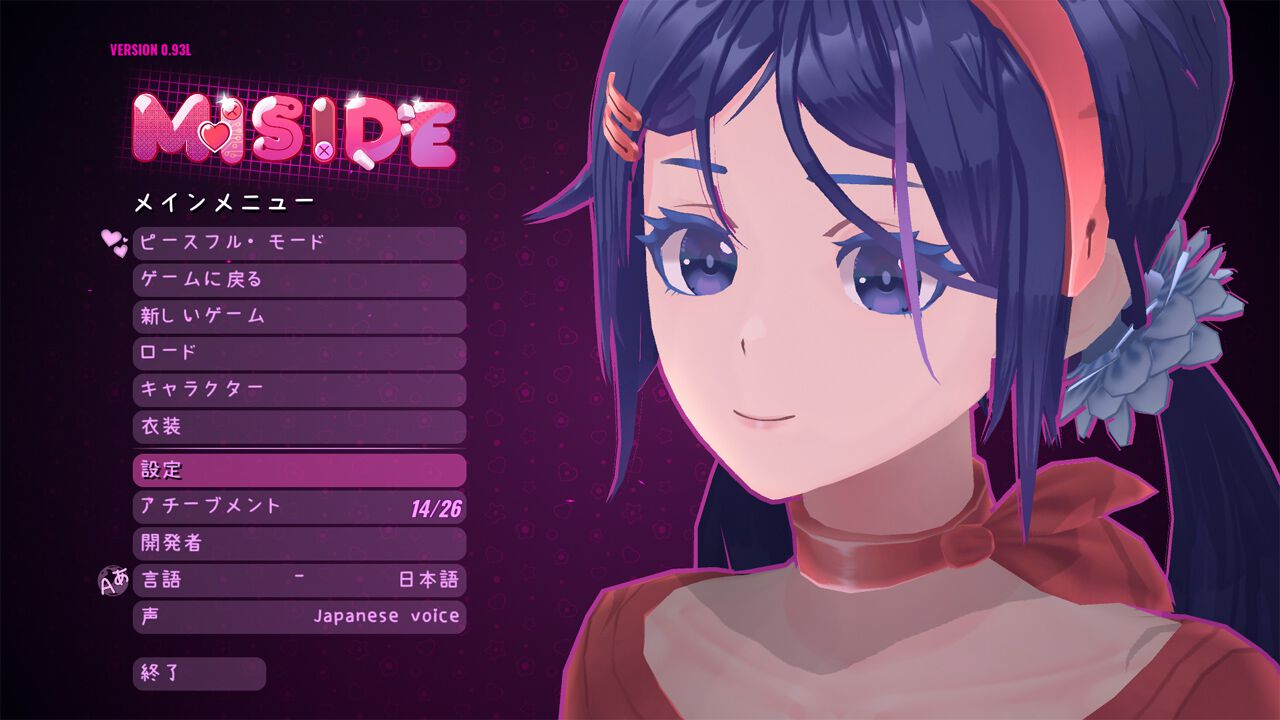The height and width of the screenshot is (720, 1280).
Task: Start 新しいゲーム (New Game)
Action: tap(300, 315)
